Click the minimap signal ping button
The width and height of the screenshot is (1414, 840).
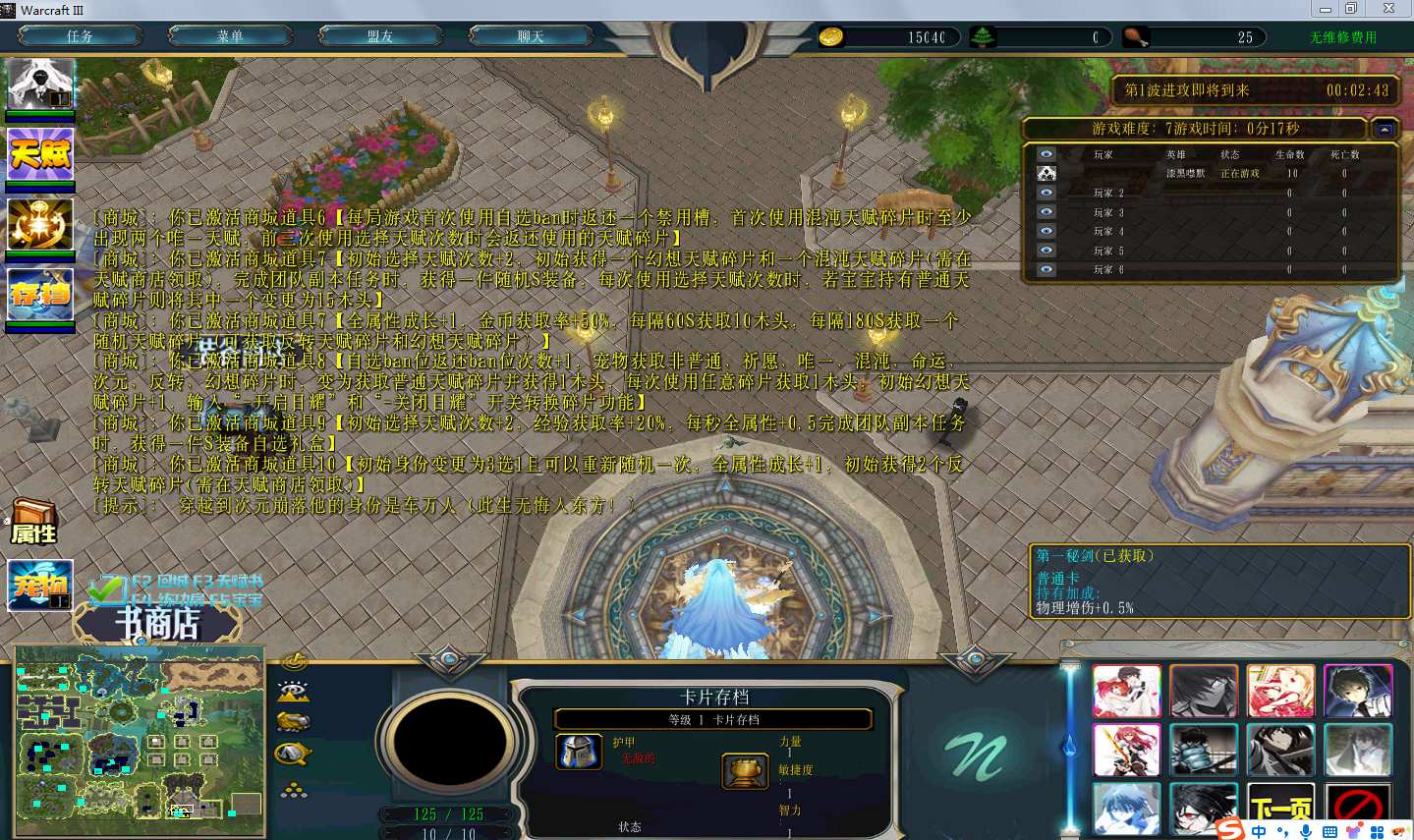pos(294,661)
